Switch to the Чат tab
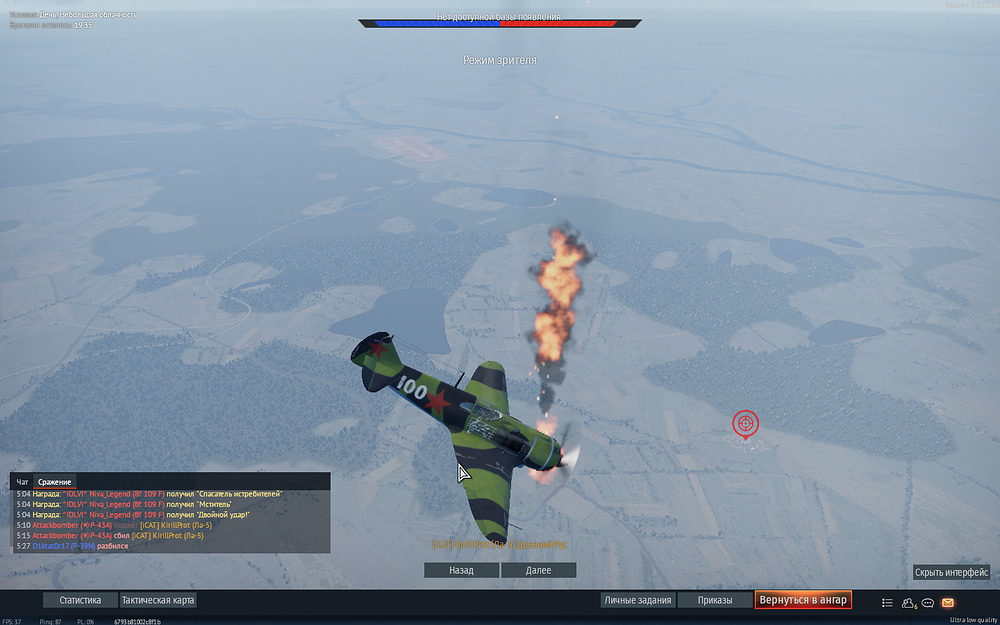 click(x=22, y=482)
